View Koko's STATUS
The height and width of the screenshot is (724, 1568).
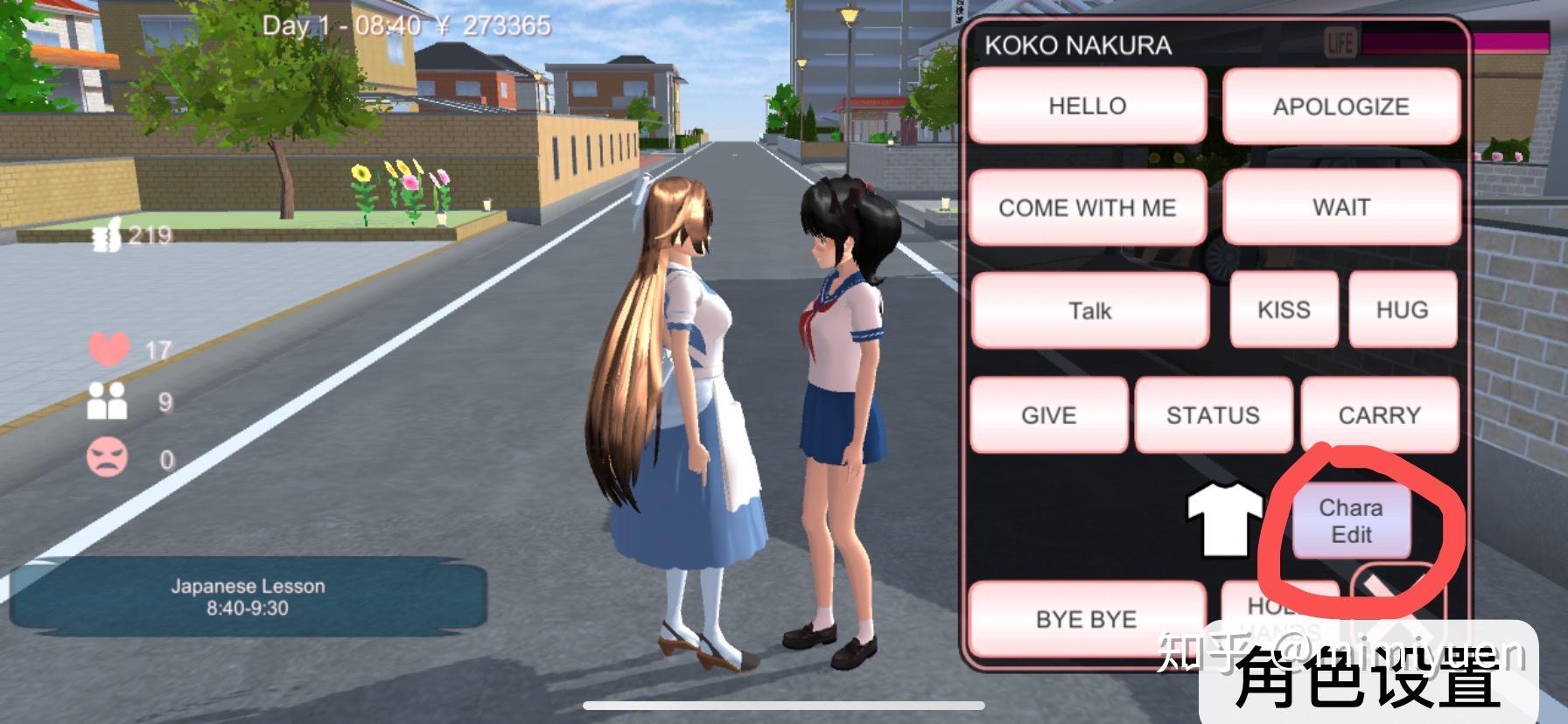point(1213,414)
